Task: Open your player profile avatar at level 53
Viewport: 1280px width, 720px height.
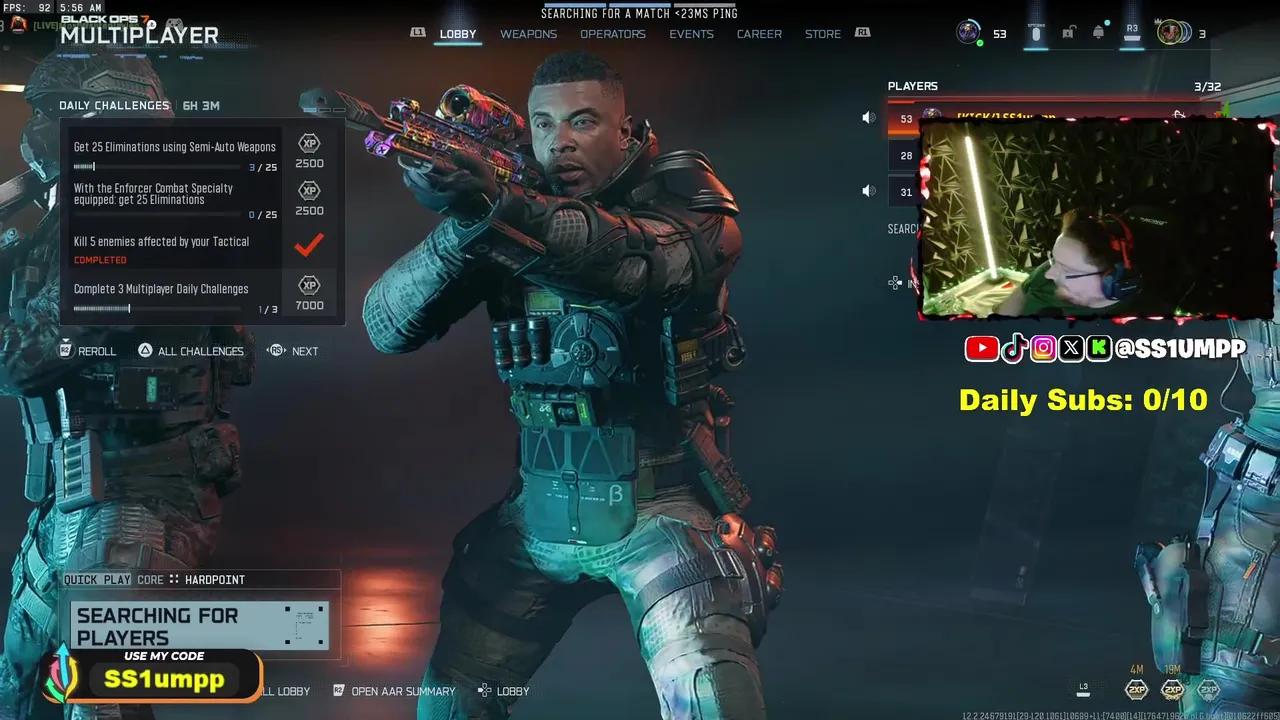Action: click(x=968, y=33)
